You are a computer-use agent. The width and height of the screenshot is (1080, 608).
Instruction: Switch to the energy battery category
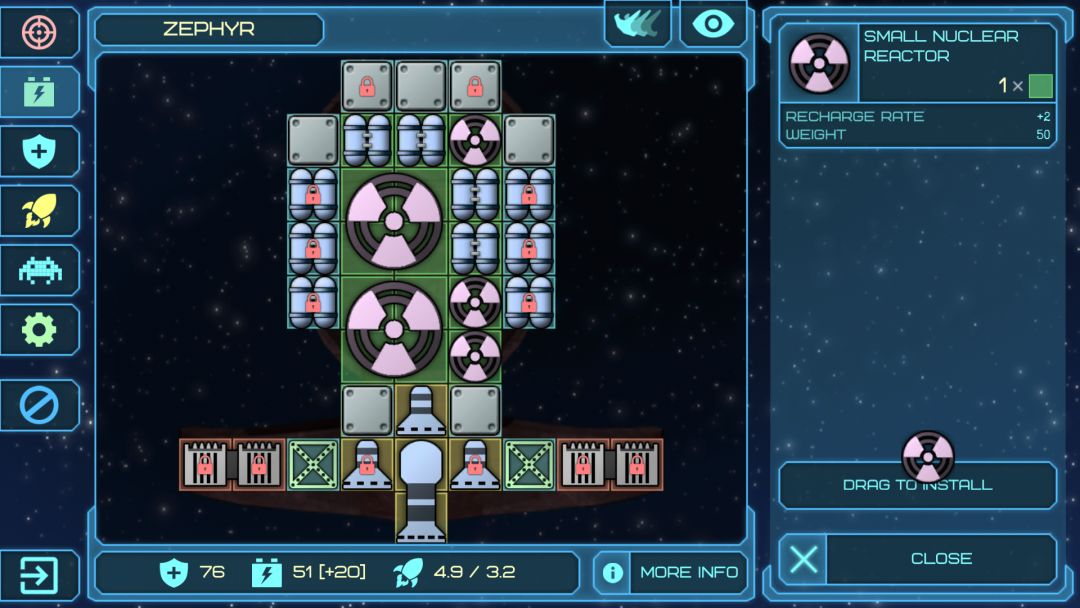[40, 92]
